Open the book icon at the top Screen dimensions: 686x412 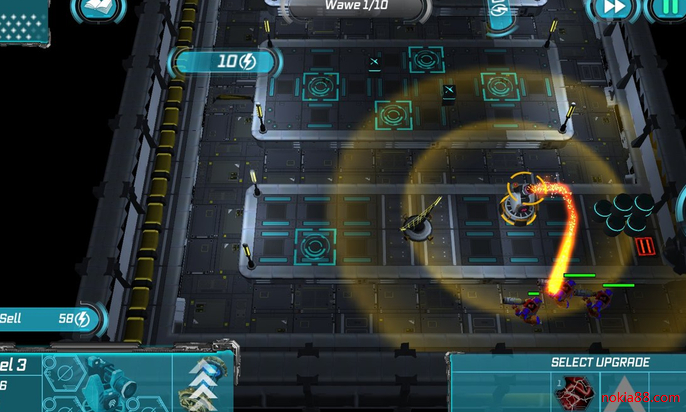[x=98, y=10]
